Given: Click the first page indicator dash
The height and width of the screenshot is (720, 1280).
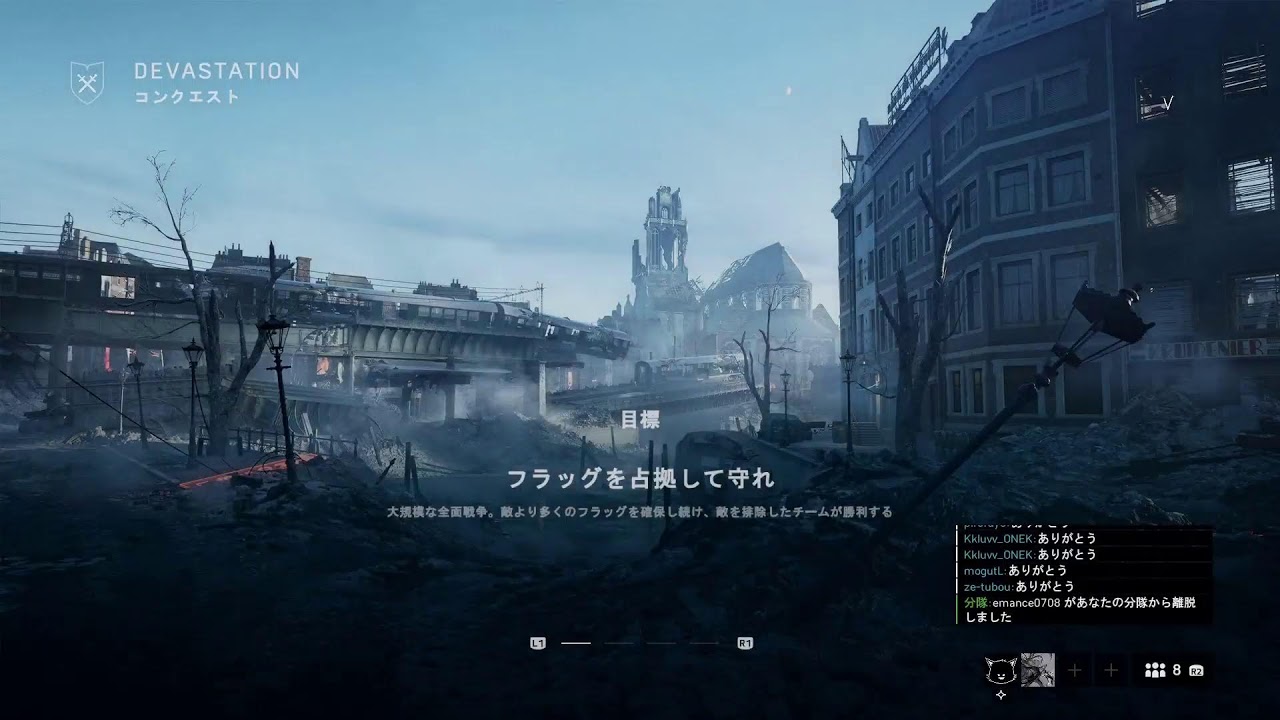Looking at the screenshot, I should [576, 642].
